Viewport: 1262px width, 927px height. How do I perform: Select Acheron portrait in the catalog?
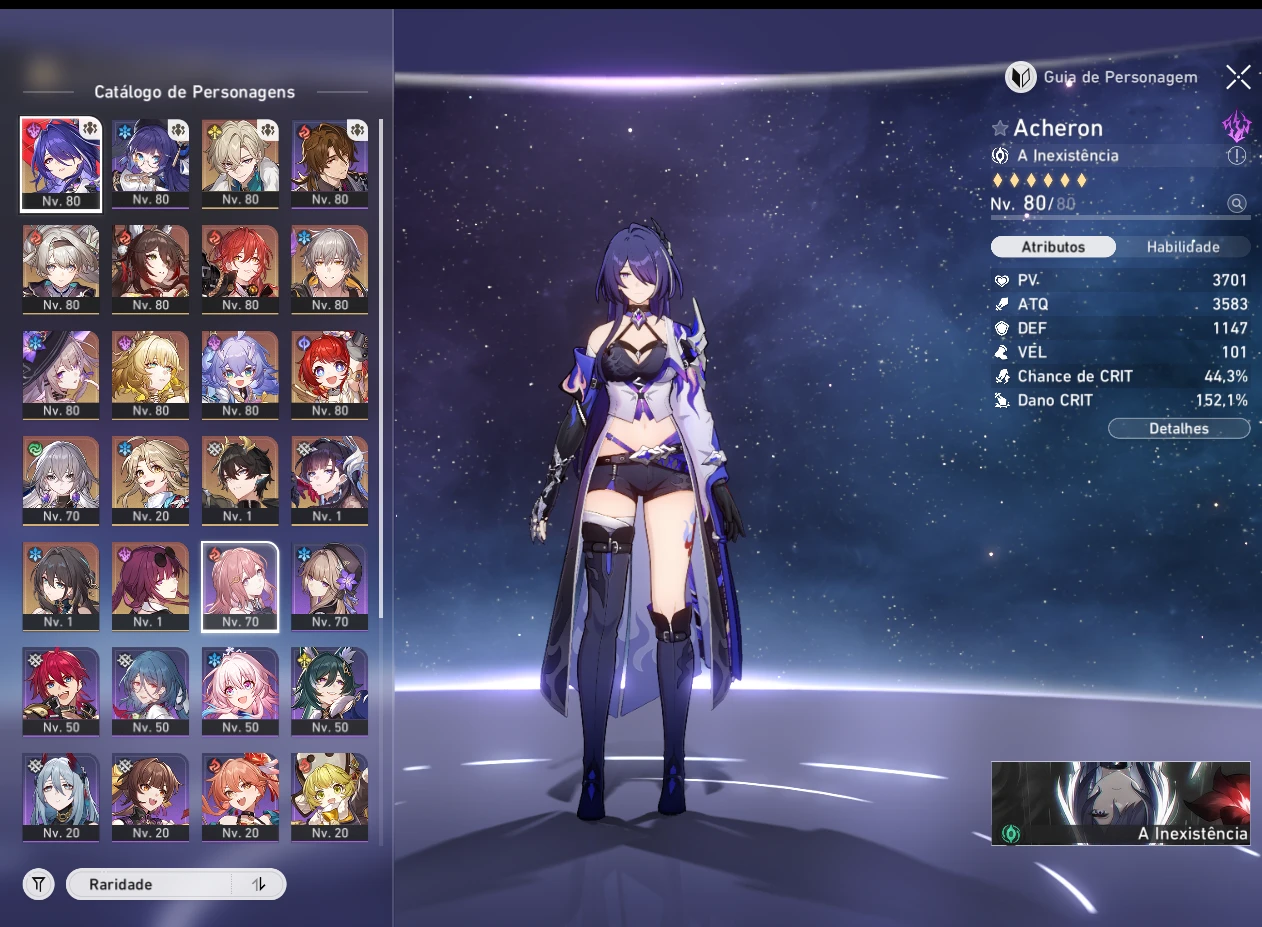pyautogui.click(x=60, y=164)
